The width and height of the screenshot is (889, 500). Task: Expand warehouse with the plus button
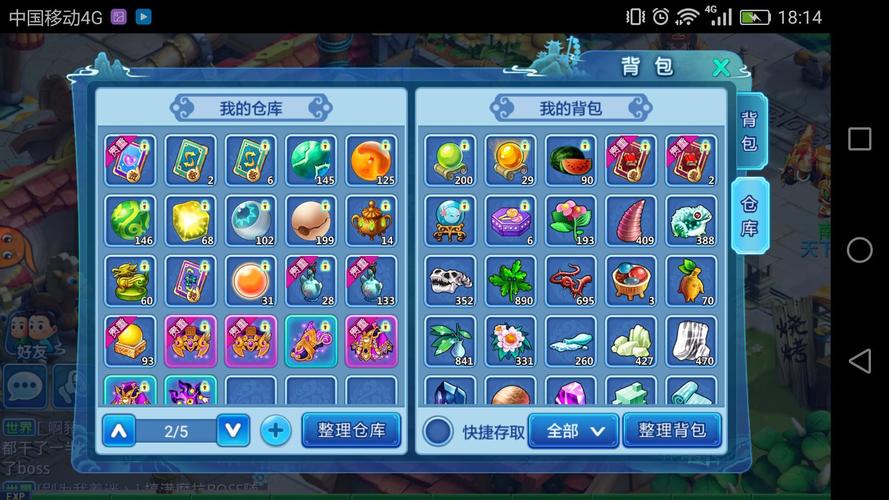(x=276, y=430)
